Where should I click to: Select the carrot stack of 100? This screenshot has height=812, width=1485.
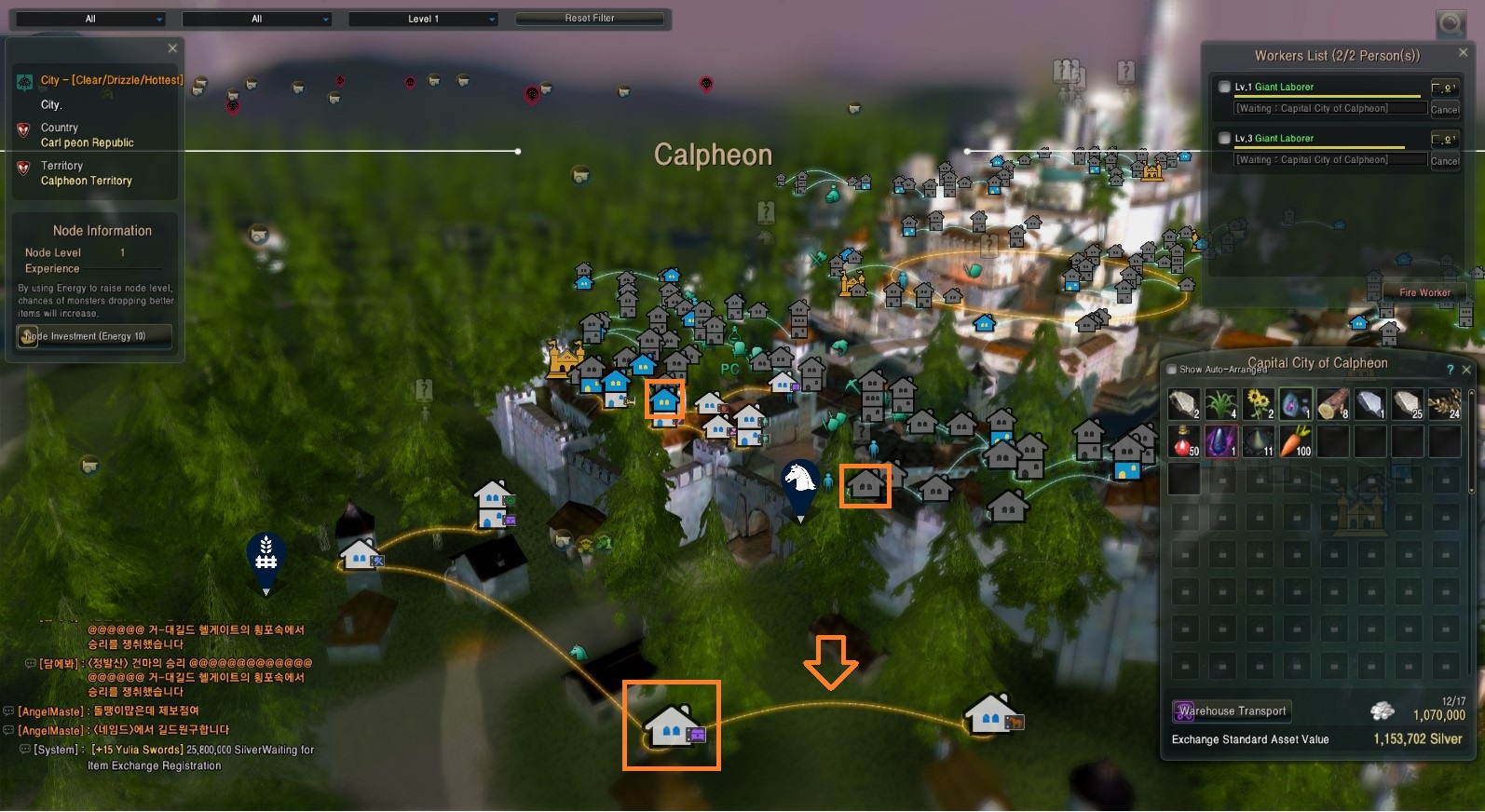[x=1296, y=441]
